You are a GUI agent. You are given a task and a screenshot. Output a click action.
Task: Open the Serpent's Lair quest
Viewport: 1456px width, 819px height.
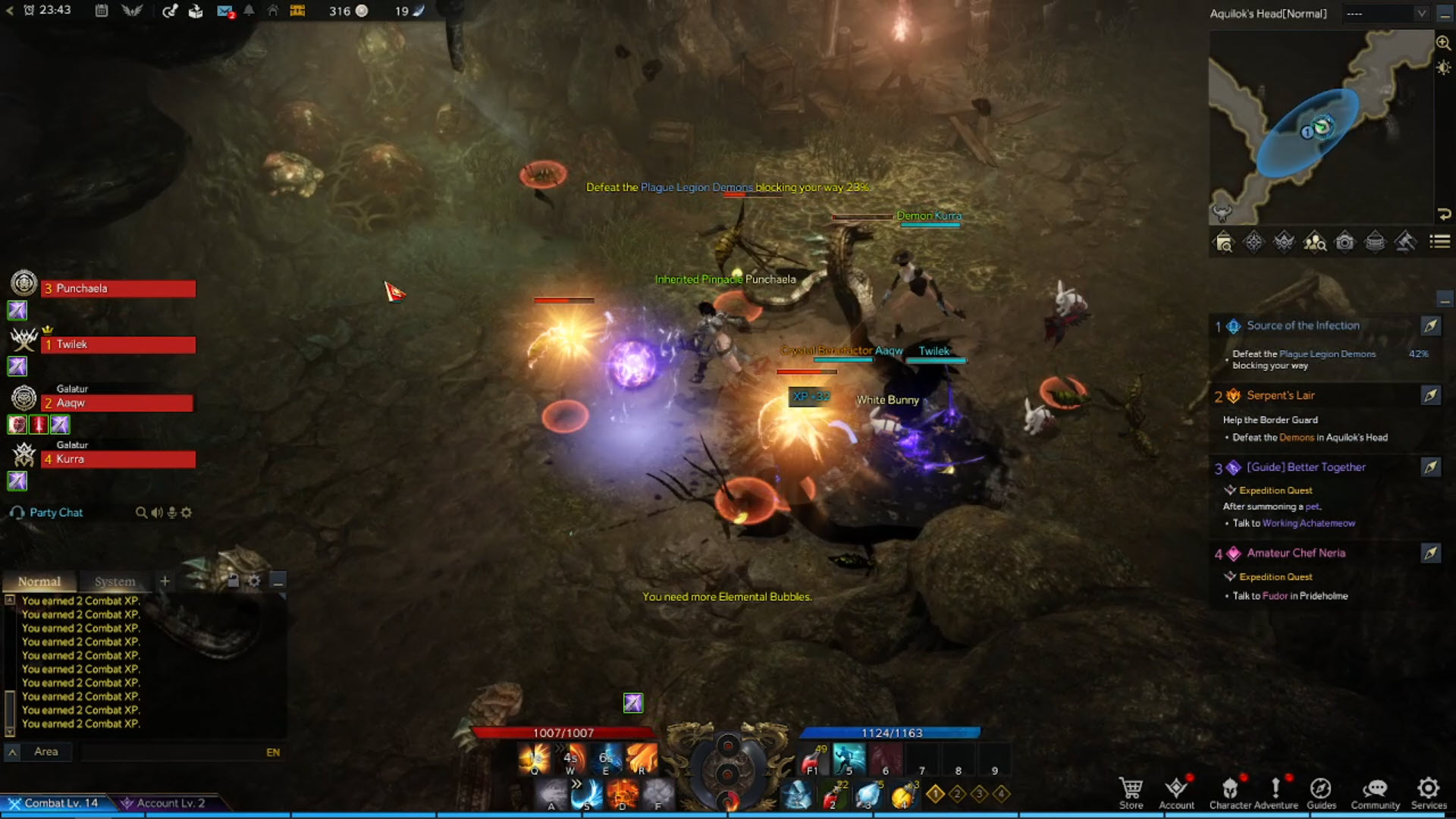[1280, 396]
